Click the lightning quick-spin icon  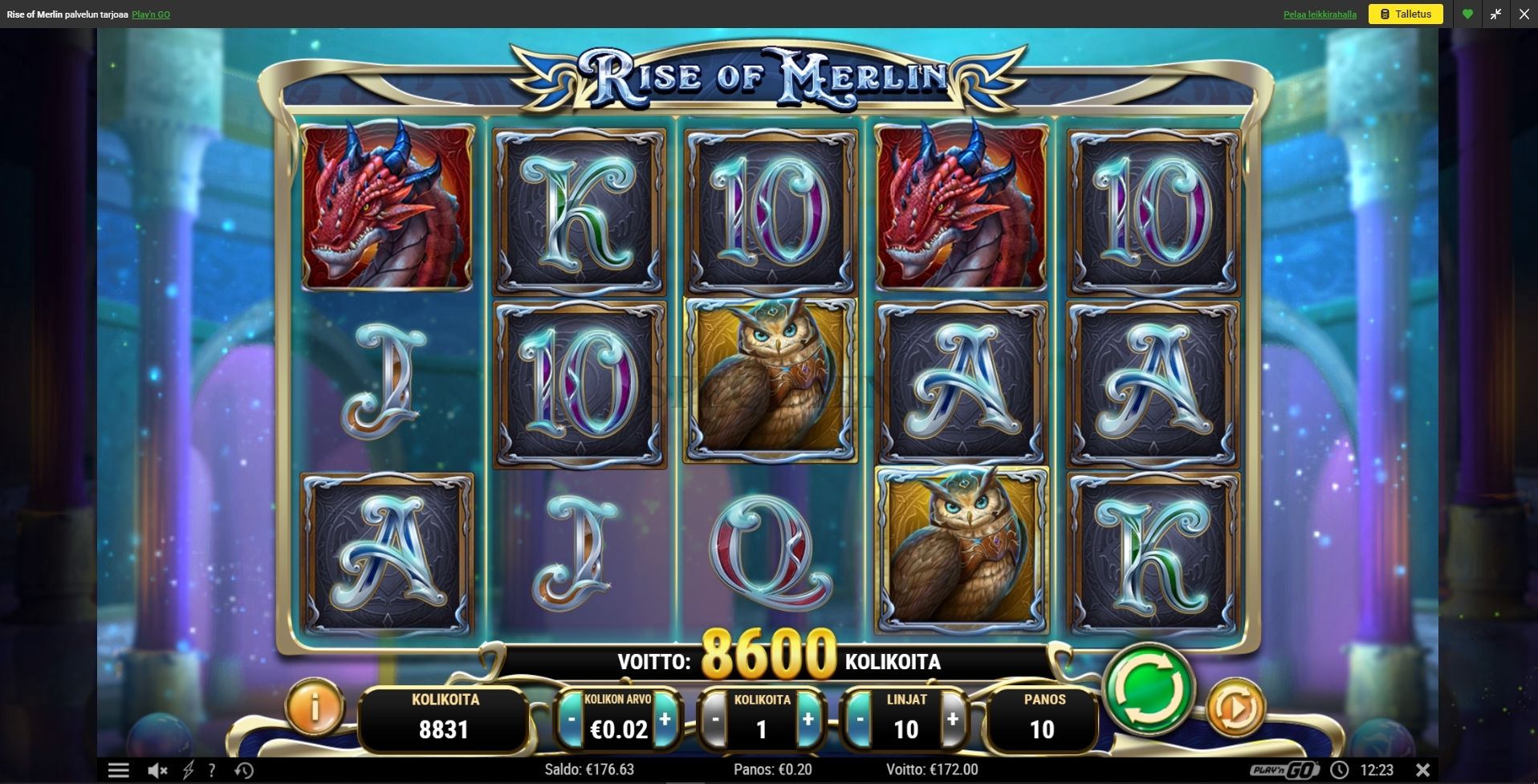pyautogui.click(x=189, y=770)
